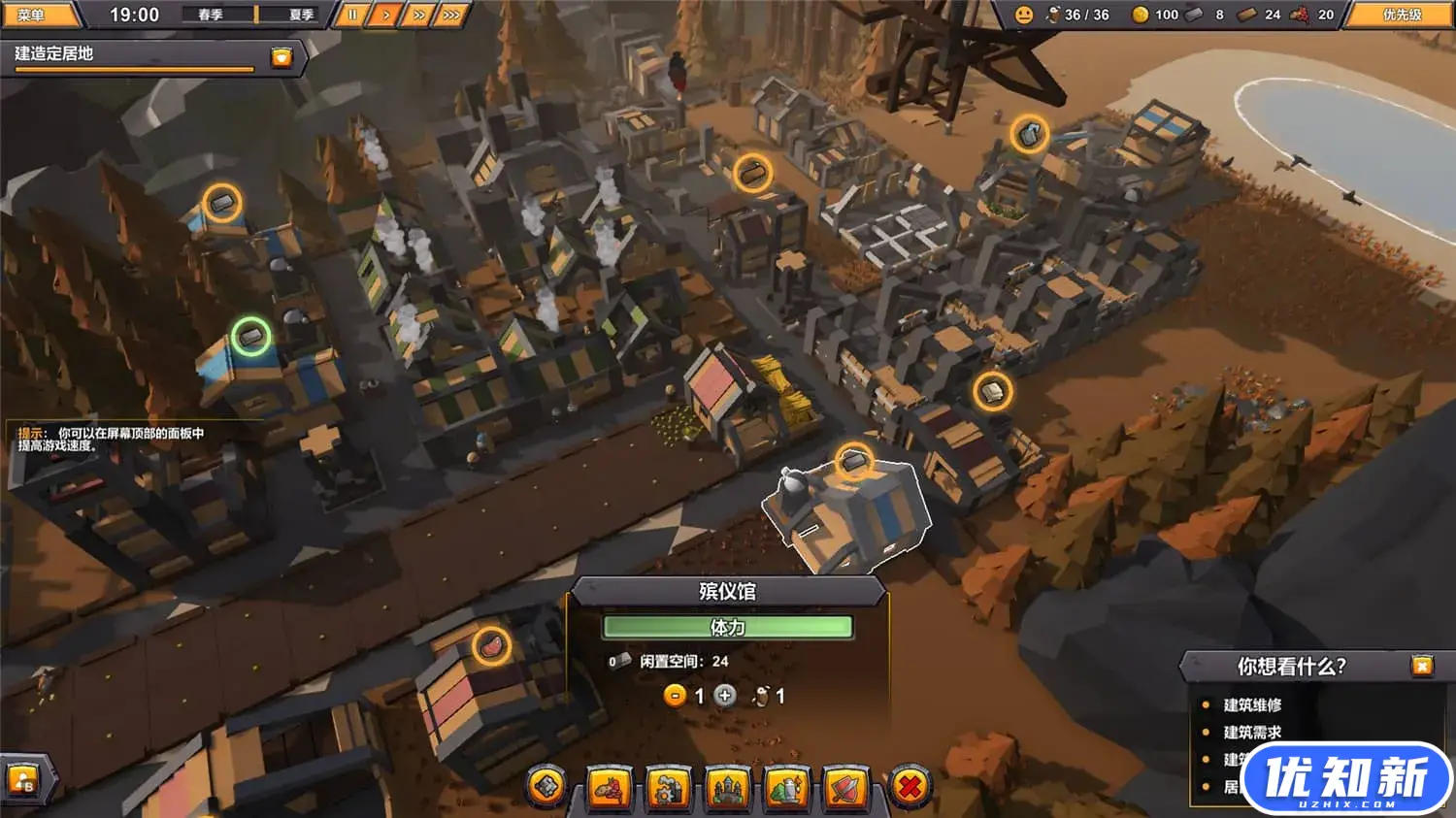
Task: Set game to double speed
Action: point(418,15)
